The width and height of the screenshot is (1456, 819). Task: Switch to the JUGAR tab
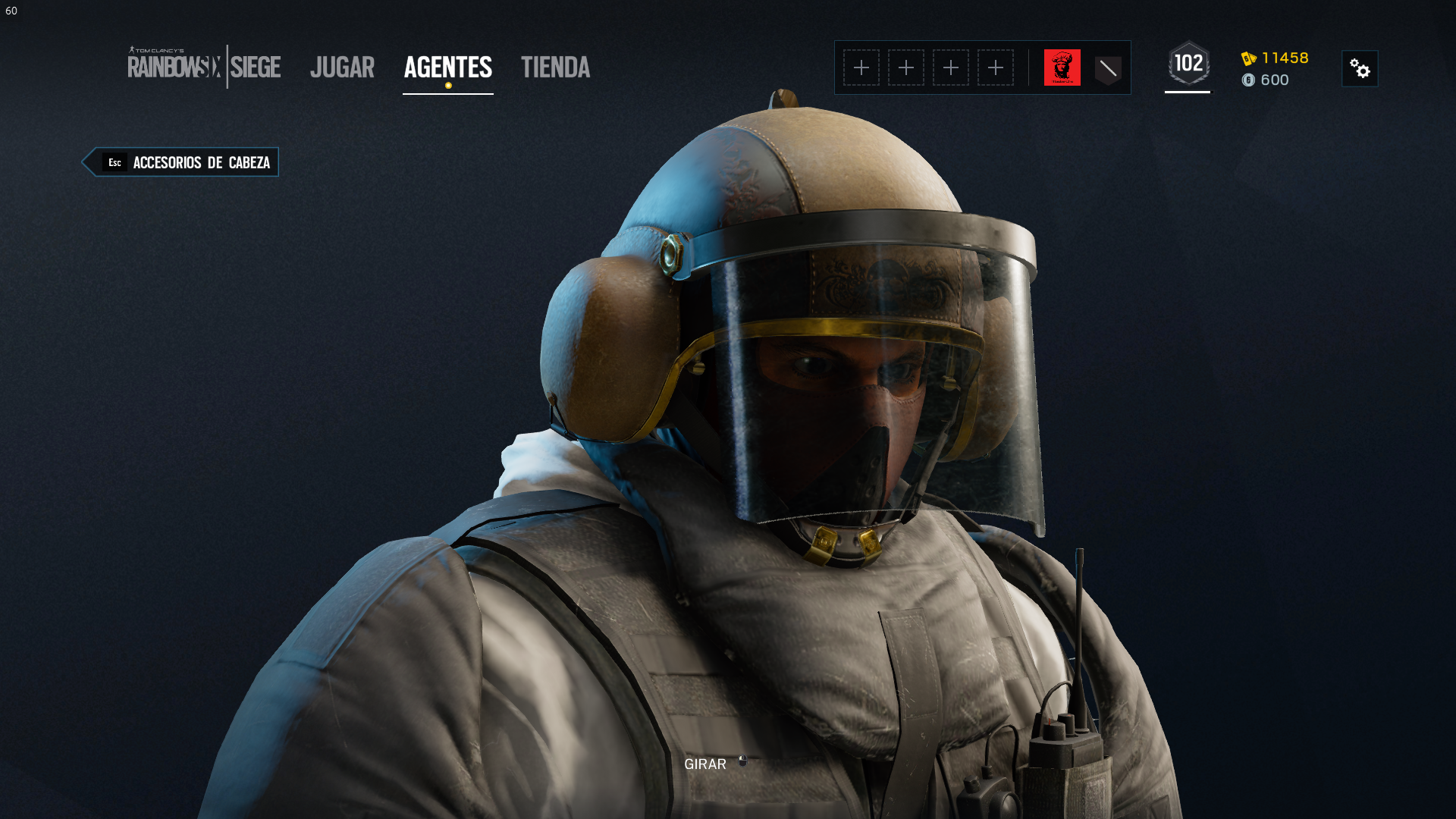pyautogui.click(x=342, y=67)
